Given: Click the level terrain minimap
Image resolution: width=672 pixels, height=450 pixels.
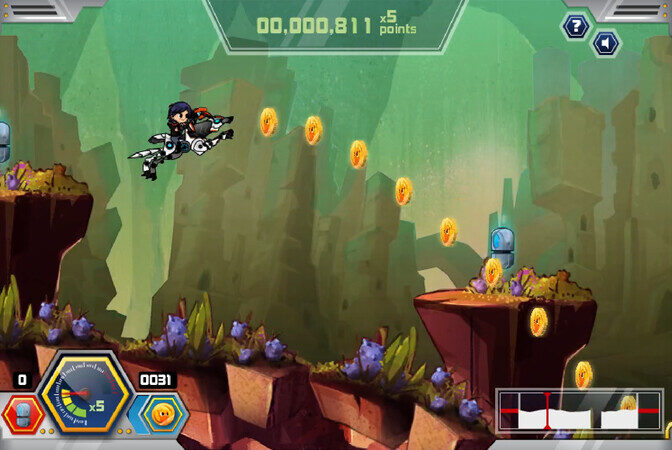Looking at the screenshot, I should [x=580, y=410].
